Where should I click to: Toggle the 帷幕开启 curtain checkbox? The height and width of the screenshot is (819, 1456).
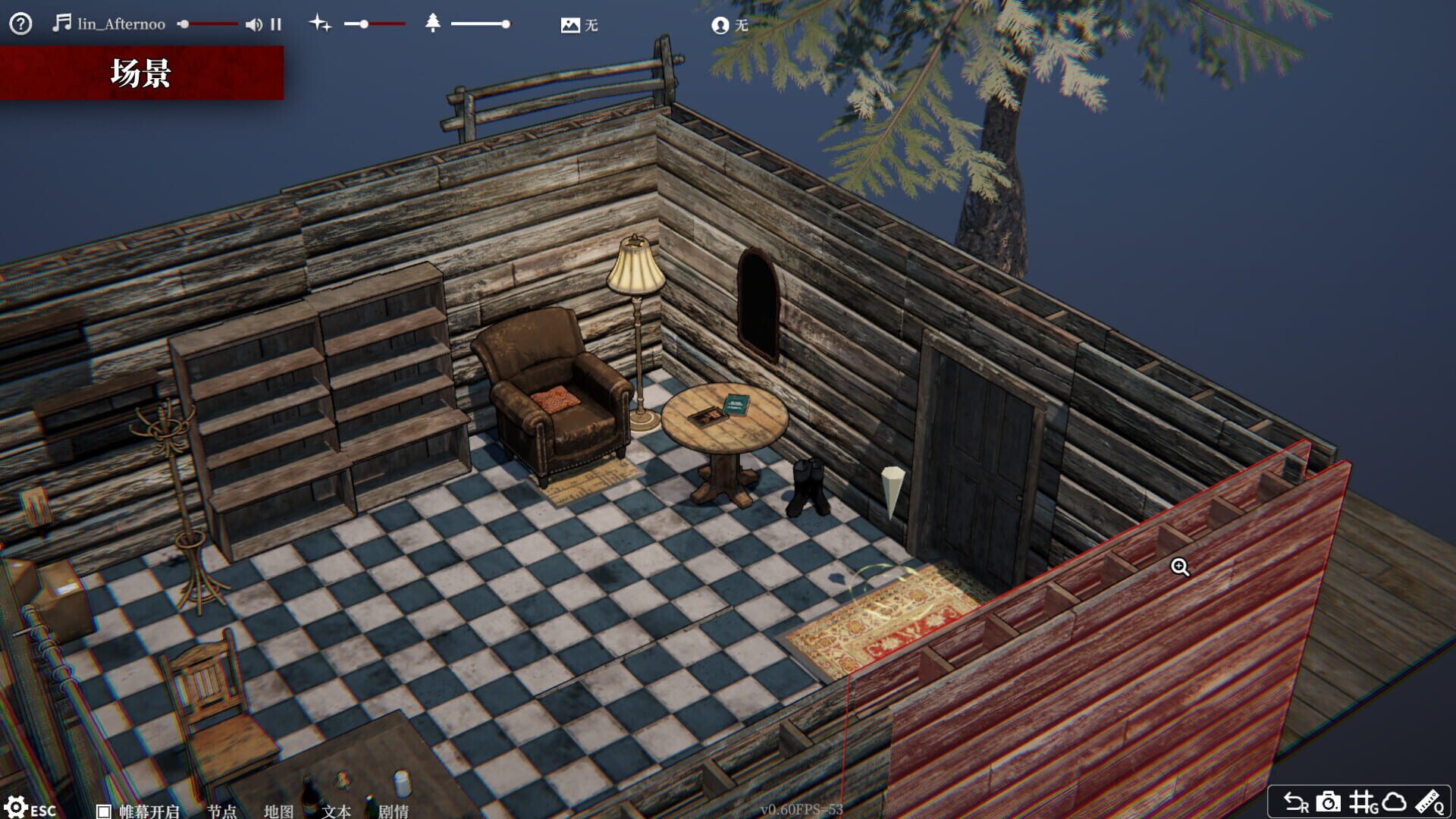coord(102,809)
